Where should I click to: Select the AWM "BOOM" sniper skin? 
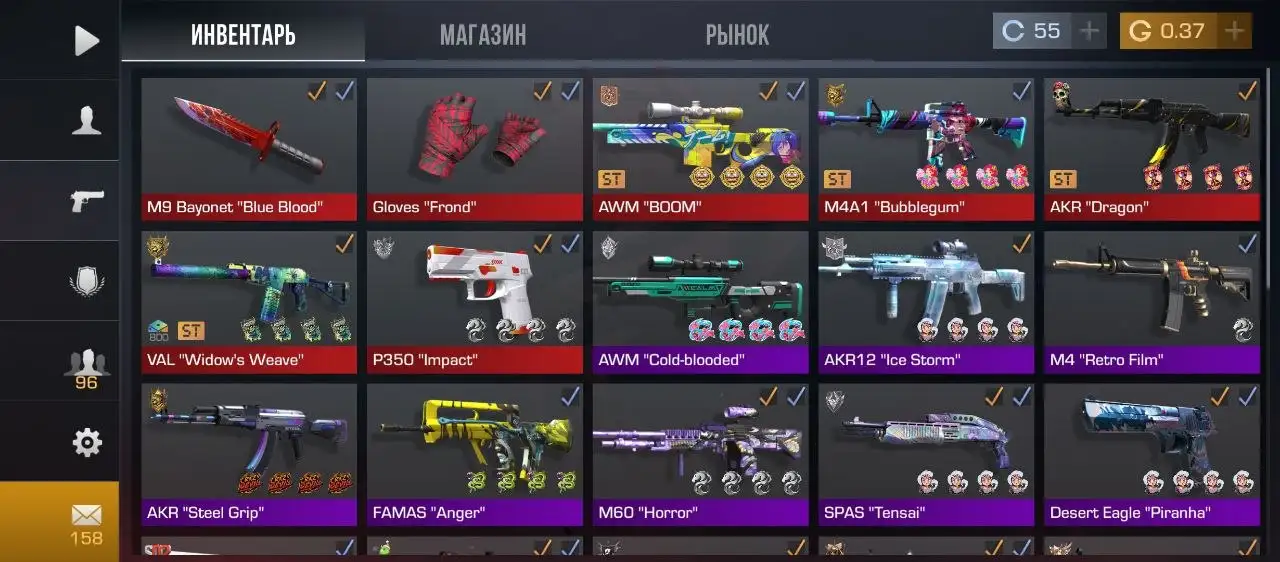click(700, 148)
